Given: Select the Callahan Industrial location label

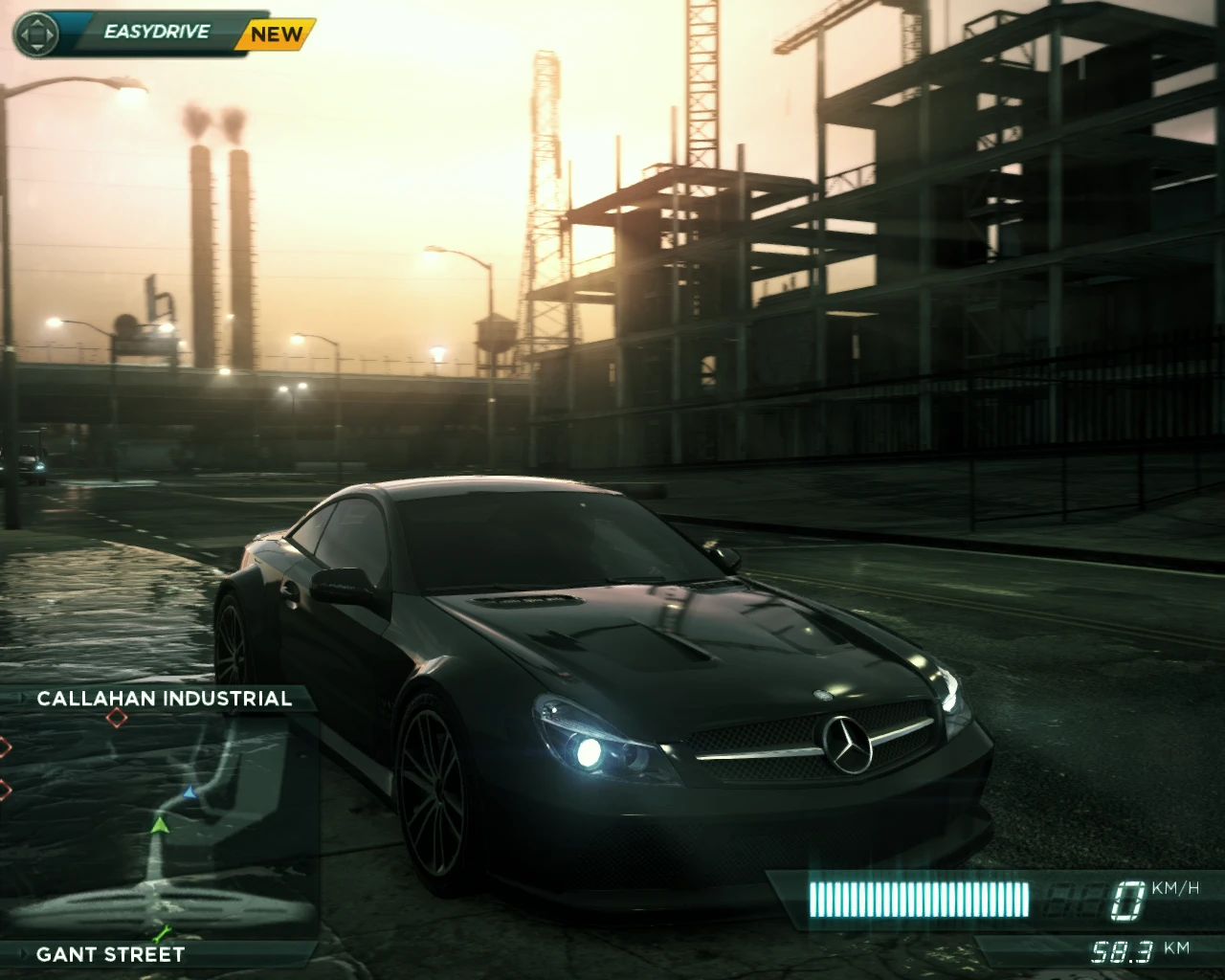Looking at the screenshot, I should [x=164, y=699].
